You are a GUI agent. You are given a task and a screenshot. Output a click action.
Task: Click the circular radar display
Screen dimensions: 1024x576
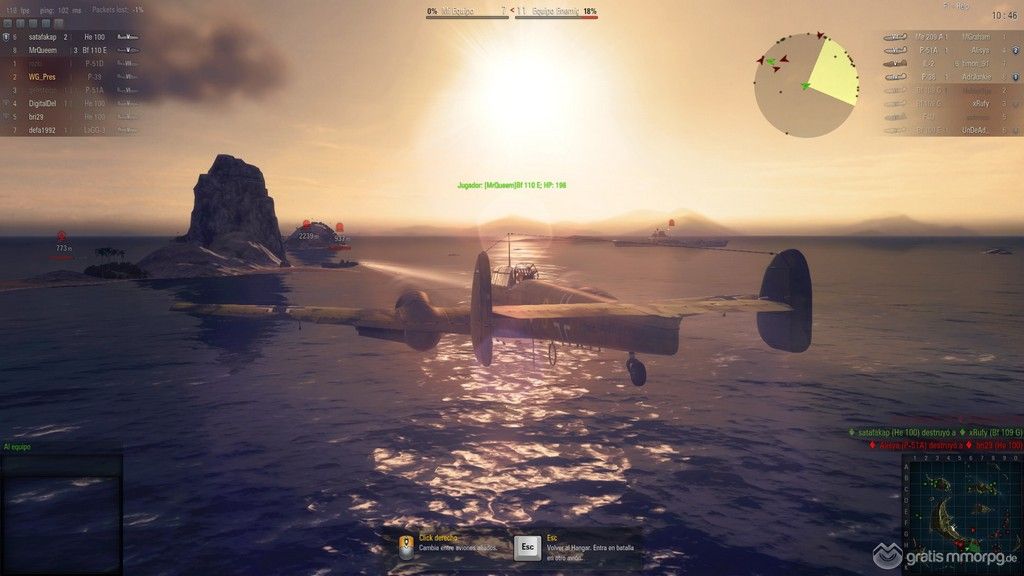coord(806,85)
